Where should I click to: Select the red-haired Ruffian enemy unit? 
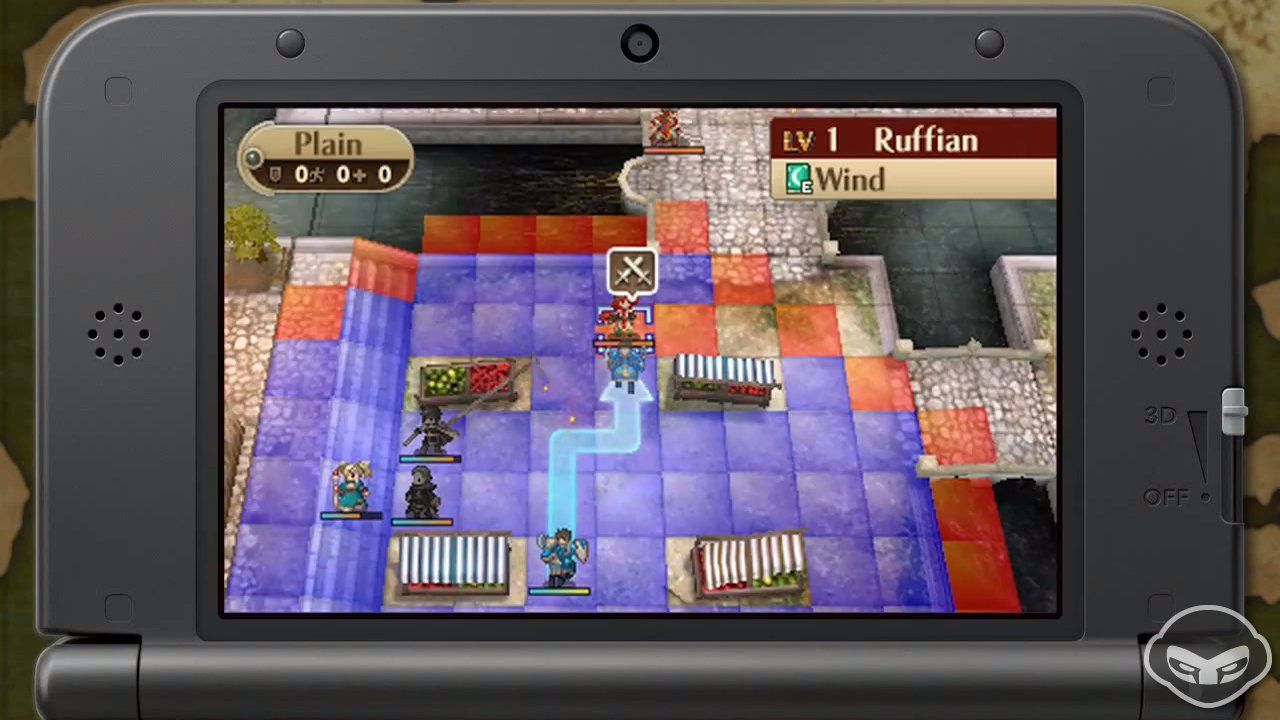(x=624, y=318)
